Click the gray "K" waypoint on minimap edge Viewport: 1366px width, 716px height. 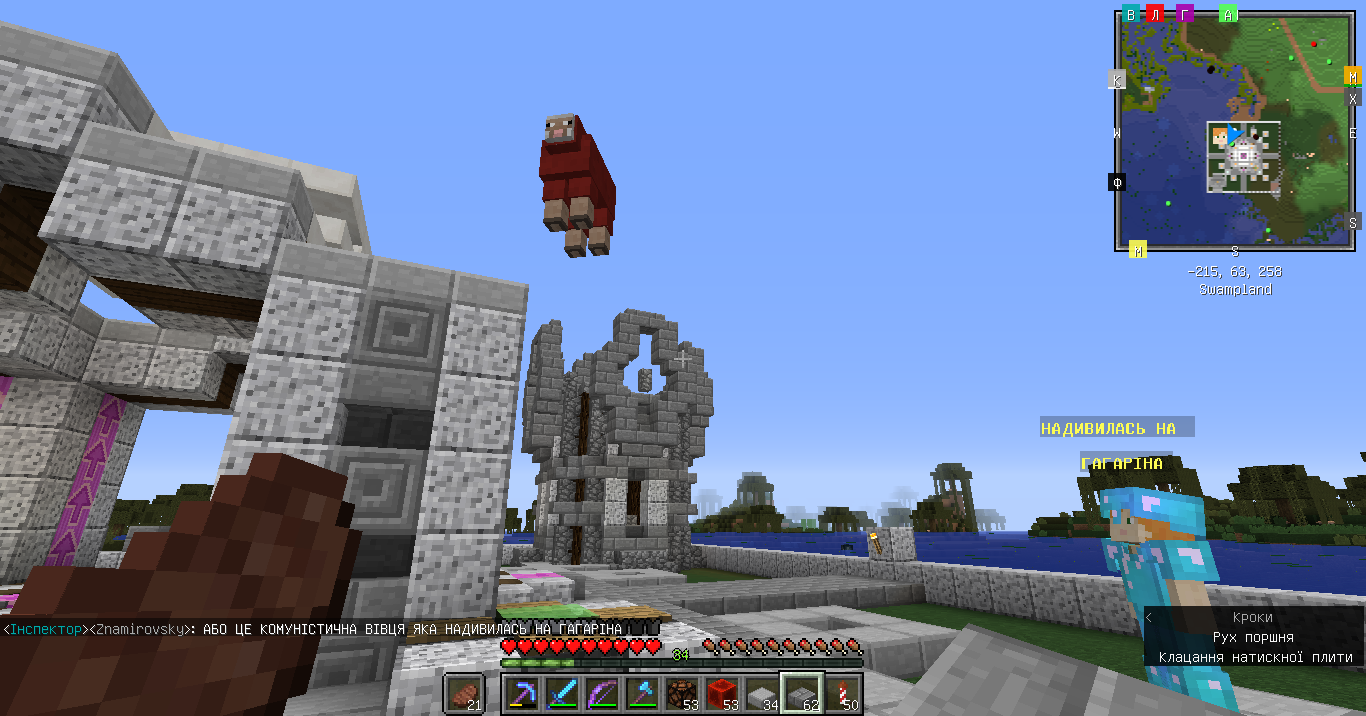click(x=1117, y=80)
